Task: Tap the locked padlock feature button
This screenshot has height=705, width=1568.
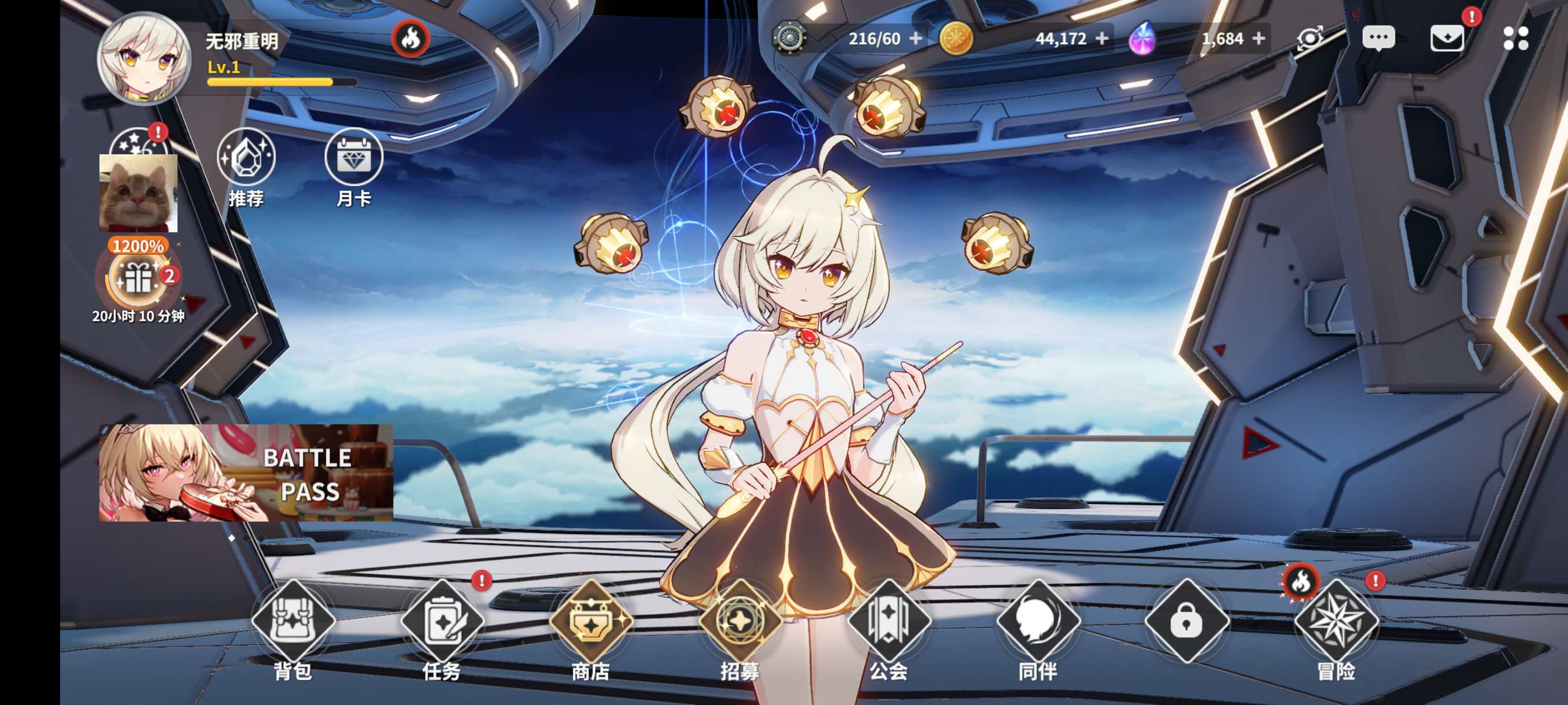Action: pos(1186,622)
